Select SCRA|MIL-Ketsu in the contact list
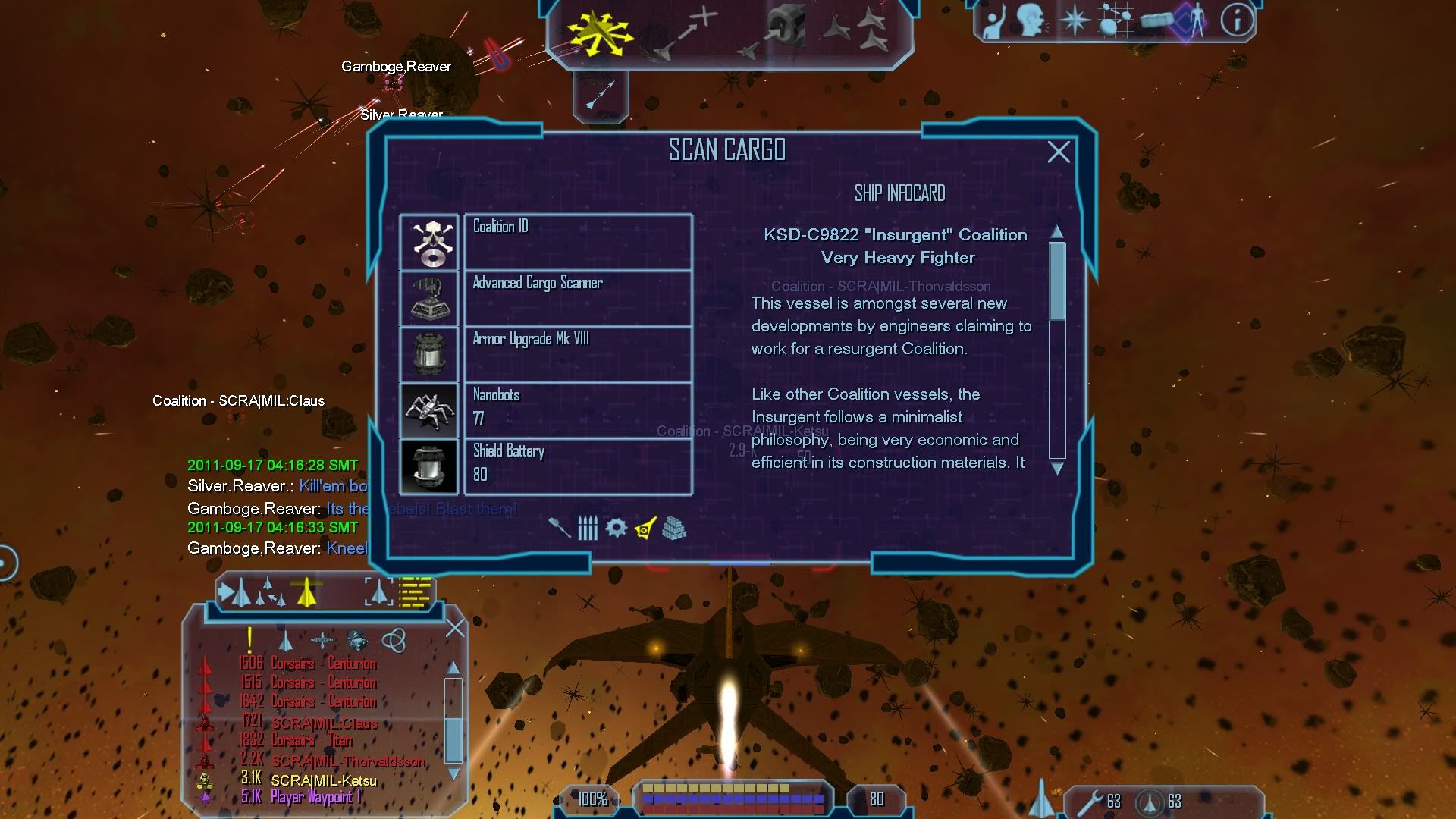Viewport: 1456px width, 819px height. coord(324,780)
